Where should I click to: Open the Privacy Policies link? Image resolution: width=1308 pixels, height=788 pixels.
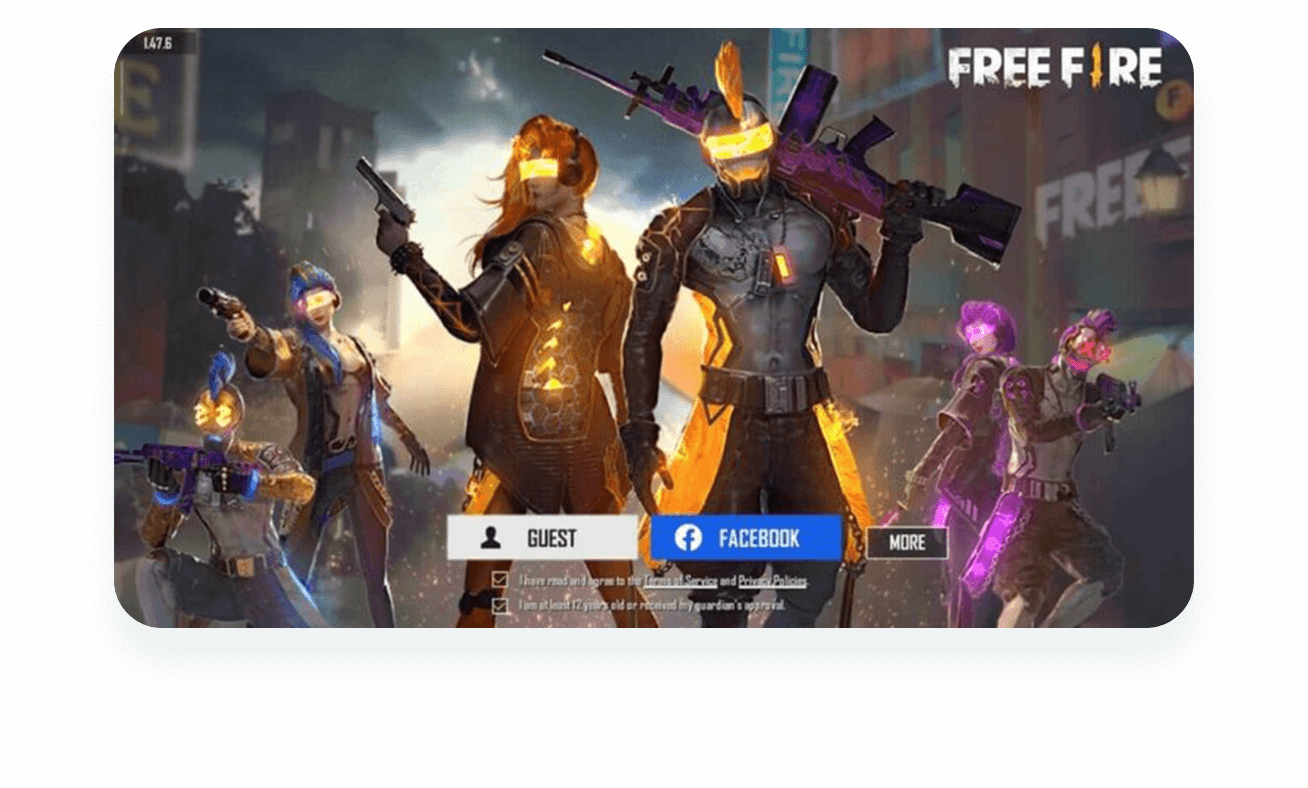pos(773,580)
